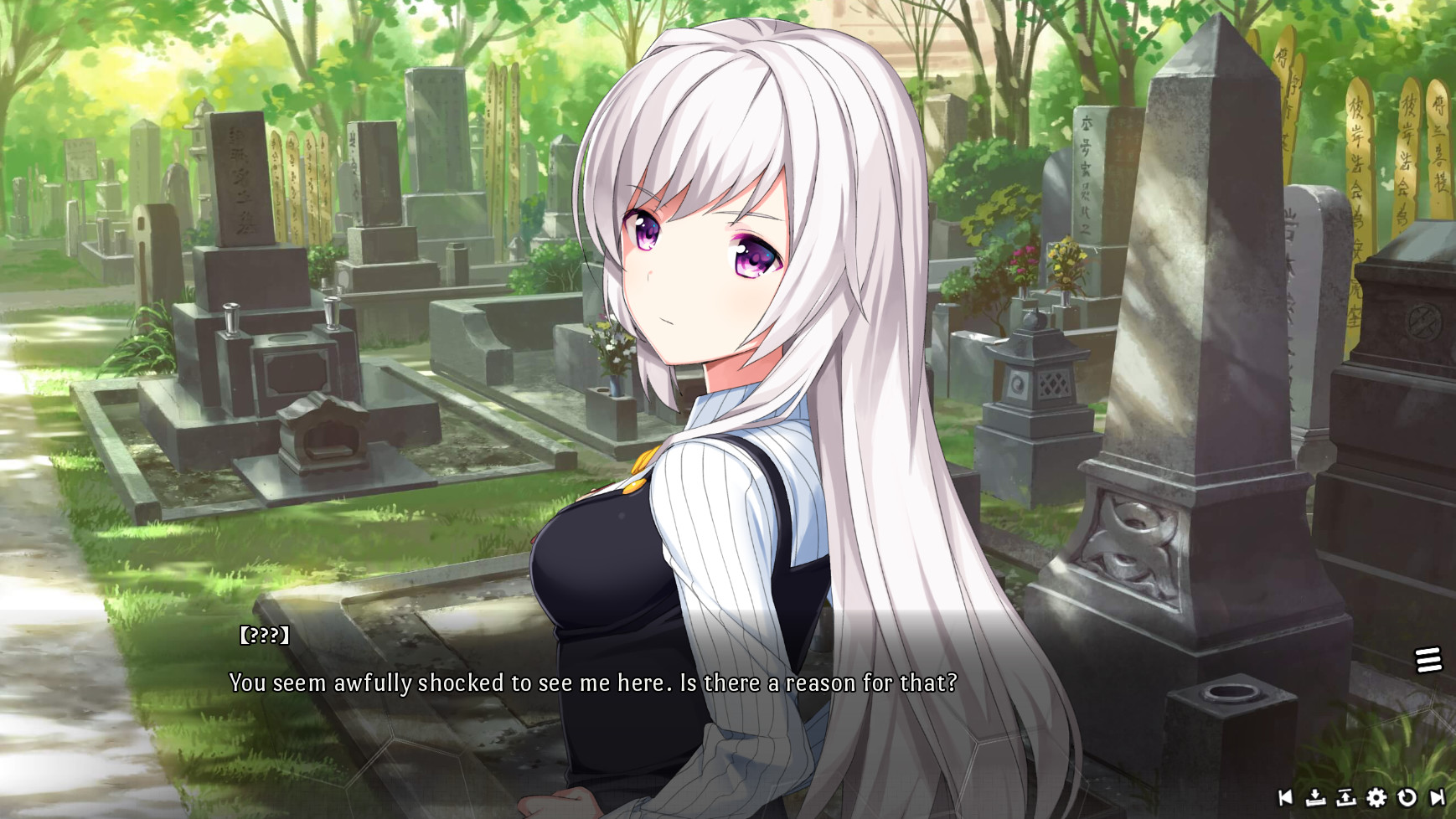Click the rewind control to review dialogue
Viewport: 1456px width, 819px height.
(1285, 798)
